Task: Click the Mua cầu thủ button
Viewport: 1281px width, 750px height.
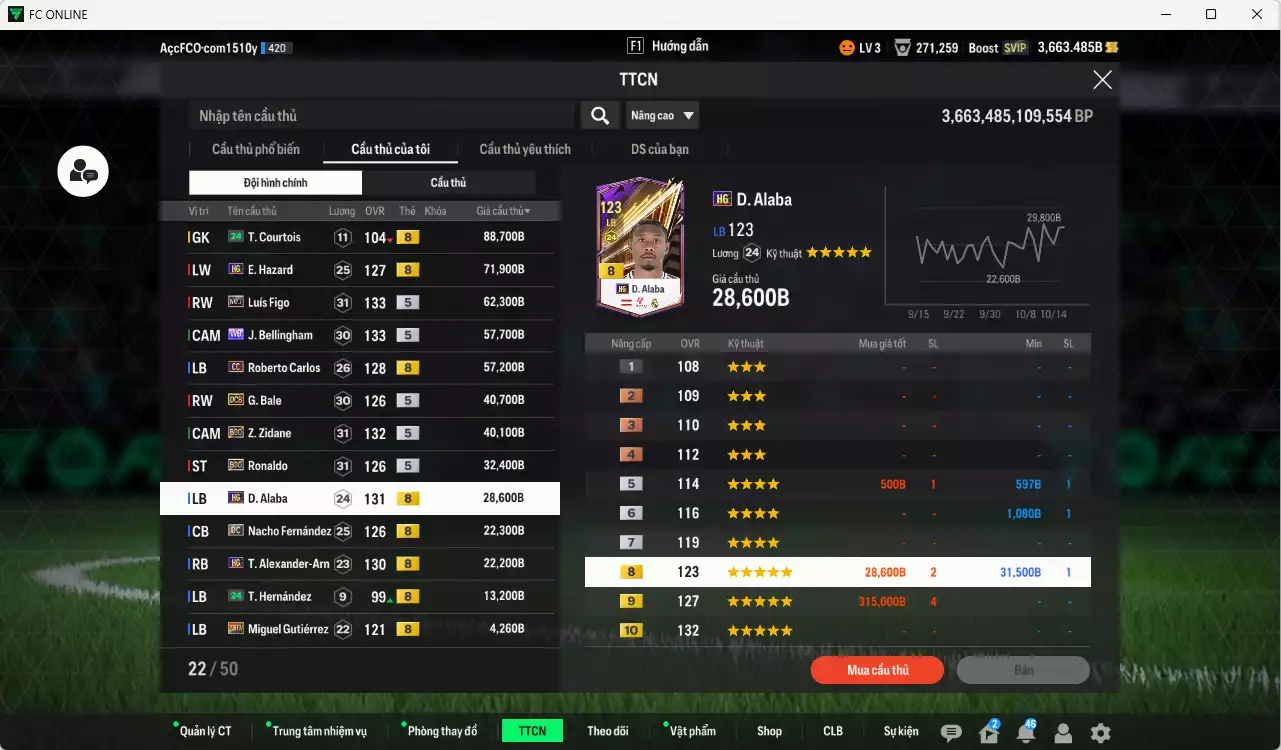Action: click(x=877, y=670)
